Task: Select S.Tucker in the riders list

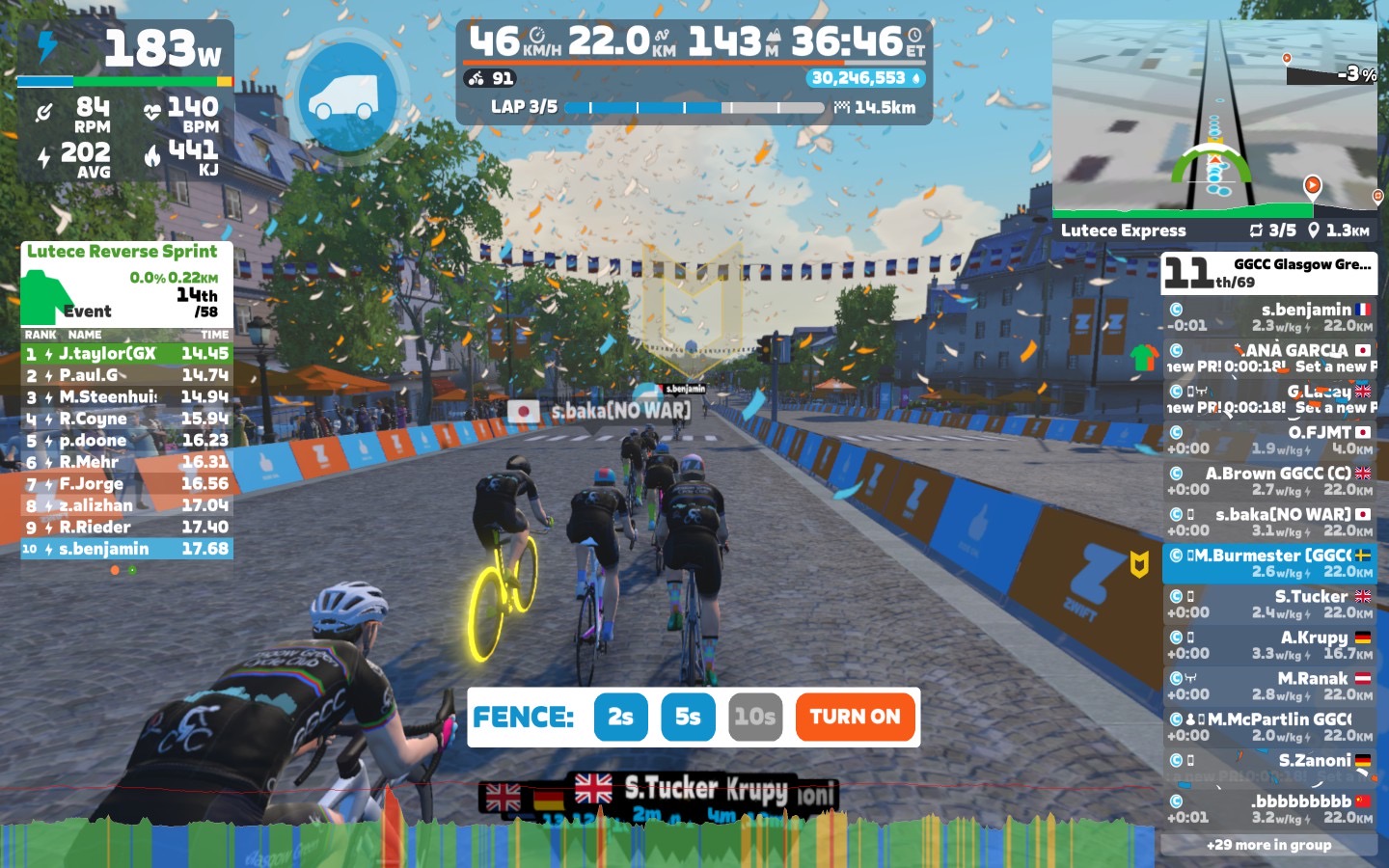Action: coord(1268,604)
